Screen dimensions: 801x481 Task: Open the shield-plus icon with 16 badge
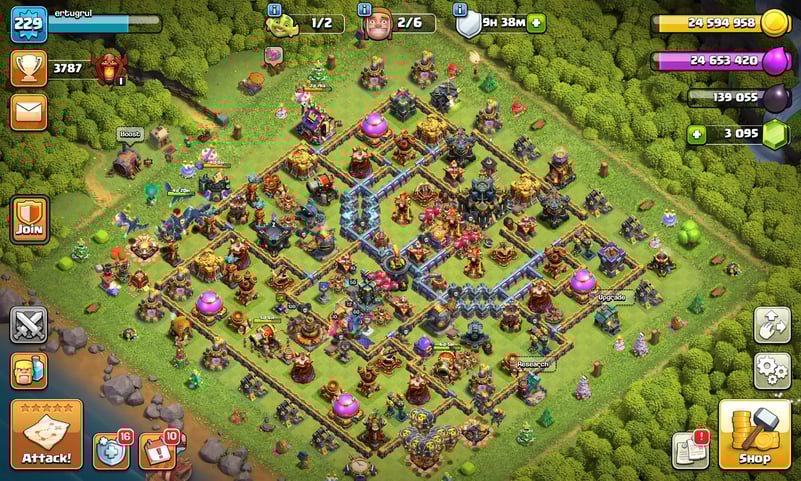point(111,451)
